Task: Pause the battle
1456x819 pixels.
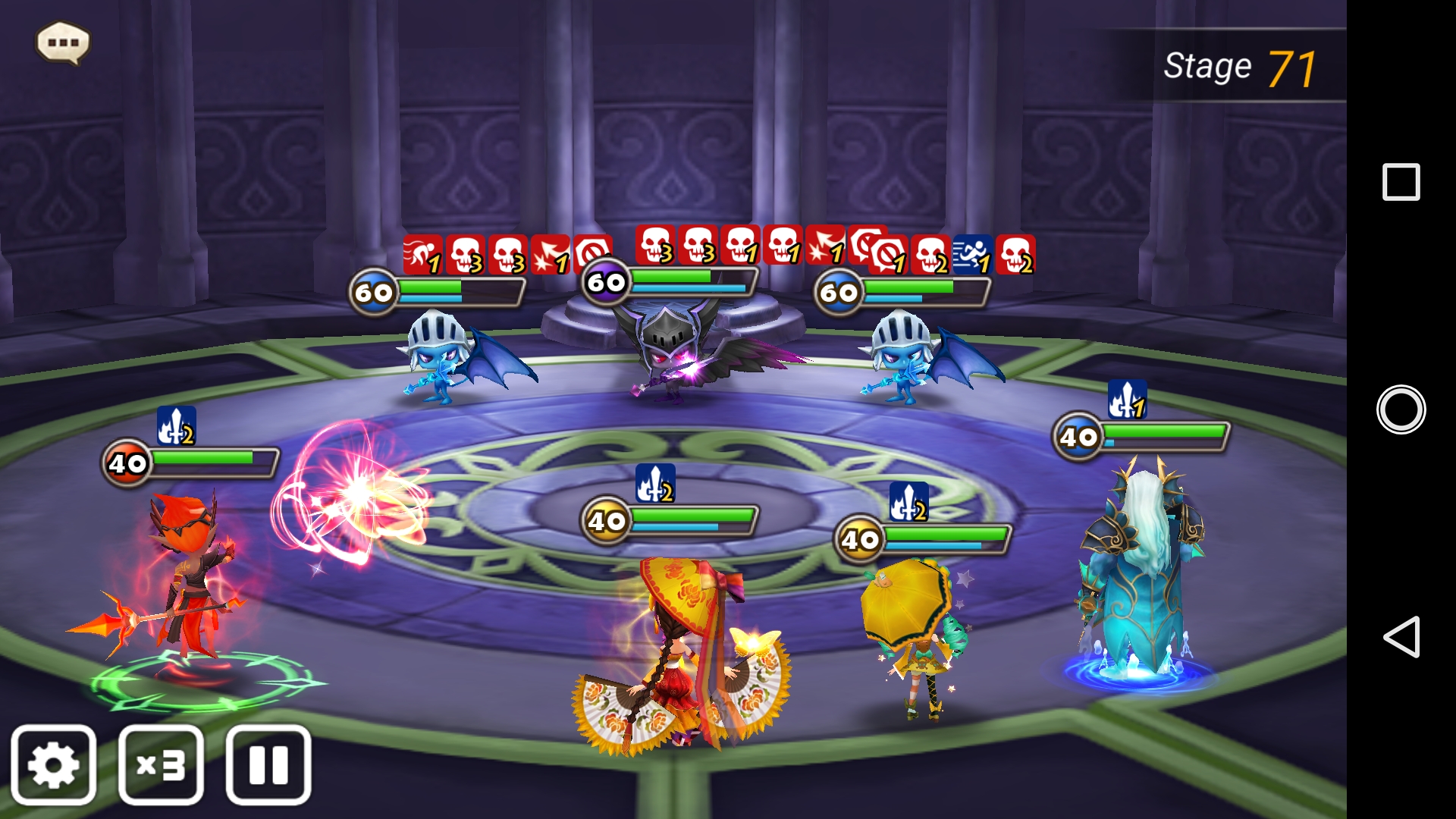Action: (x=268, y=765)
